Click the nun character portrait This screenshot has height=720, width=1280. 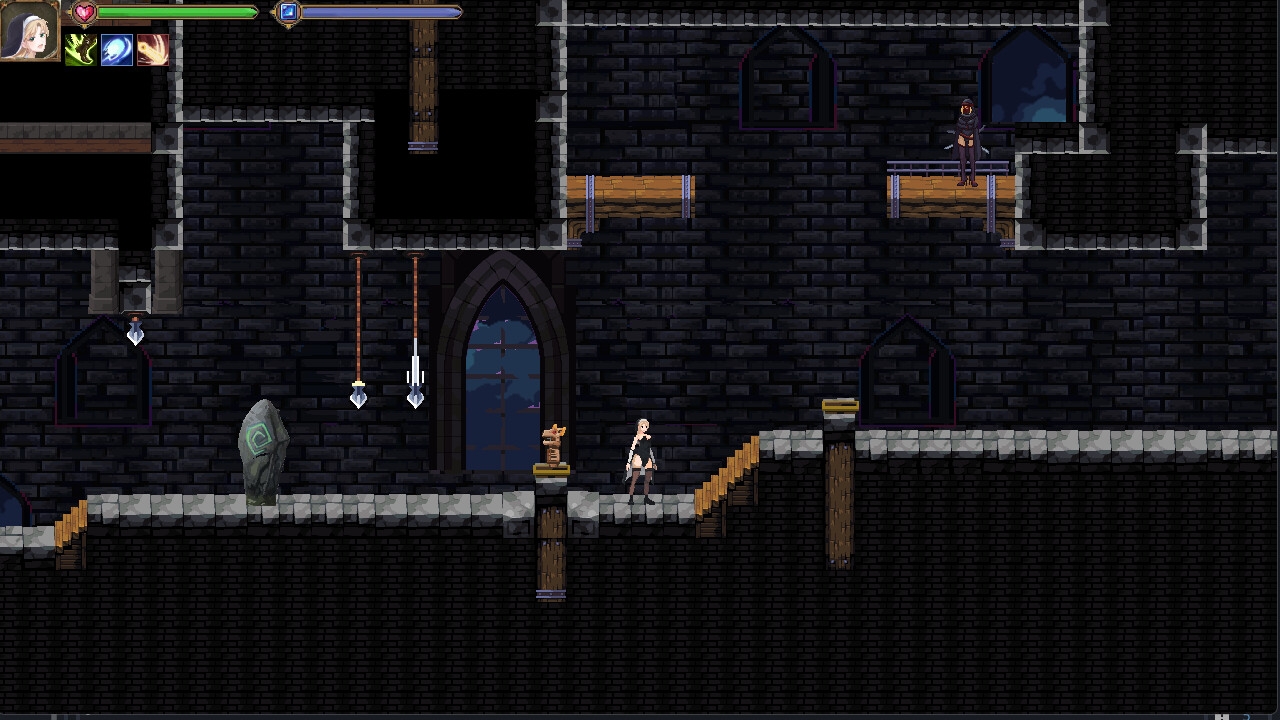29,30
